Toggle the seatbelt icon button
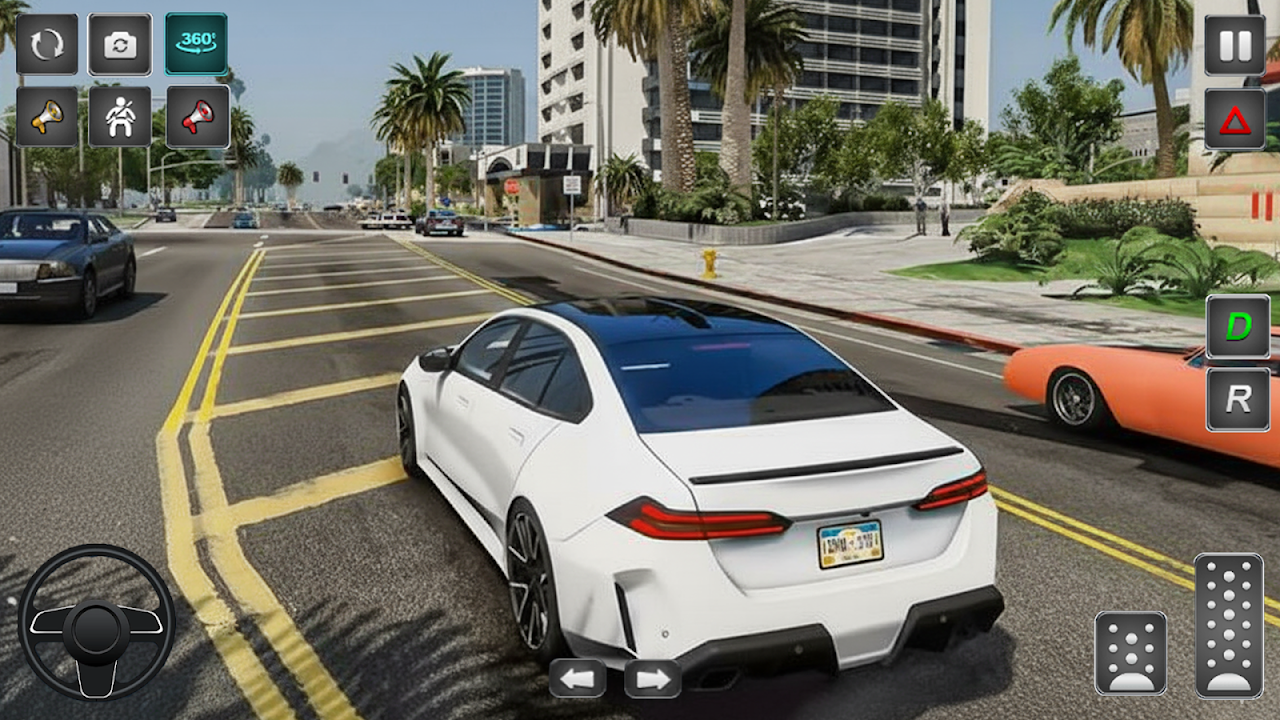The width and height of the screenshot is (1280, 720). pos(120,117)
